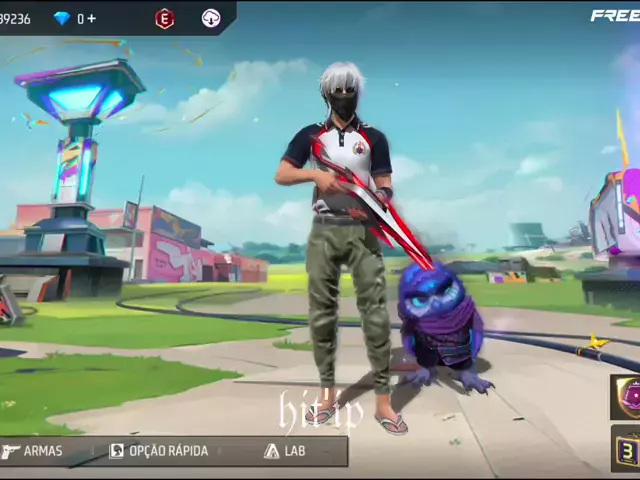Click the yellow number 3 box icon
Image resolution: width=640 pixels, height=480 pixels.
629,447
